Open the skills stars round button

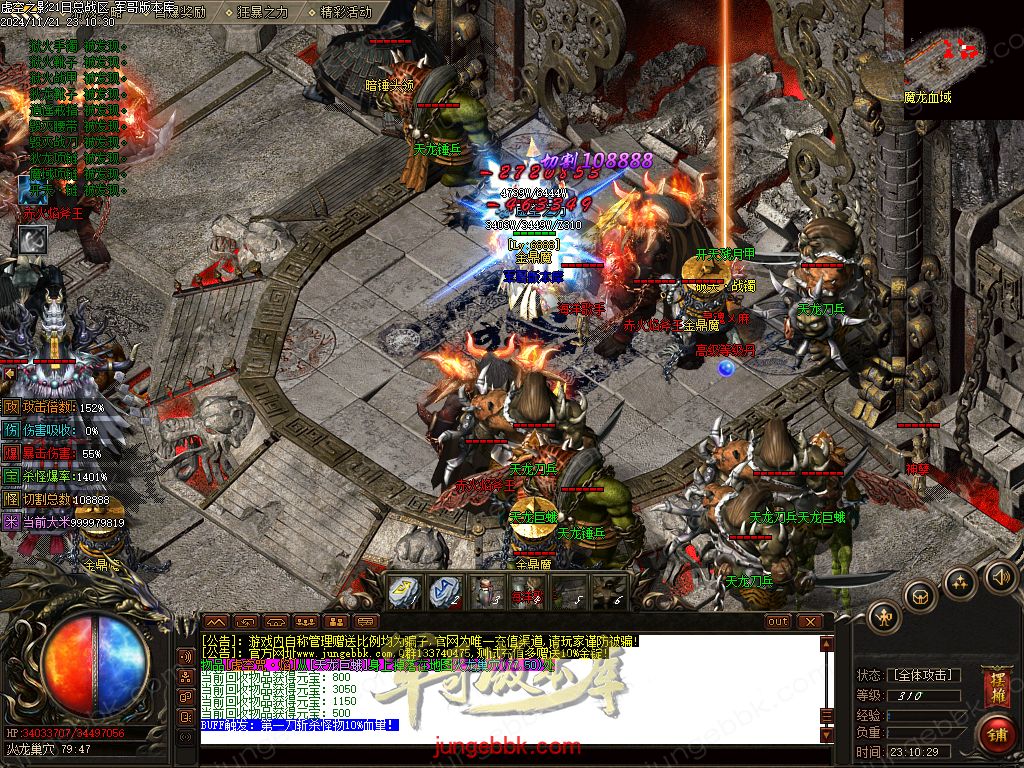(x=960, y=583)
